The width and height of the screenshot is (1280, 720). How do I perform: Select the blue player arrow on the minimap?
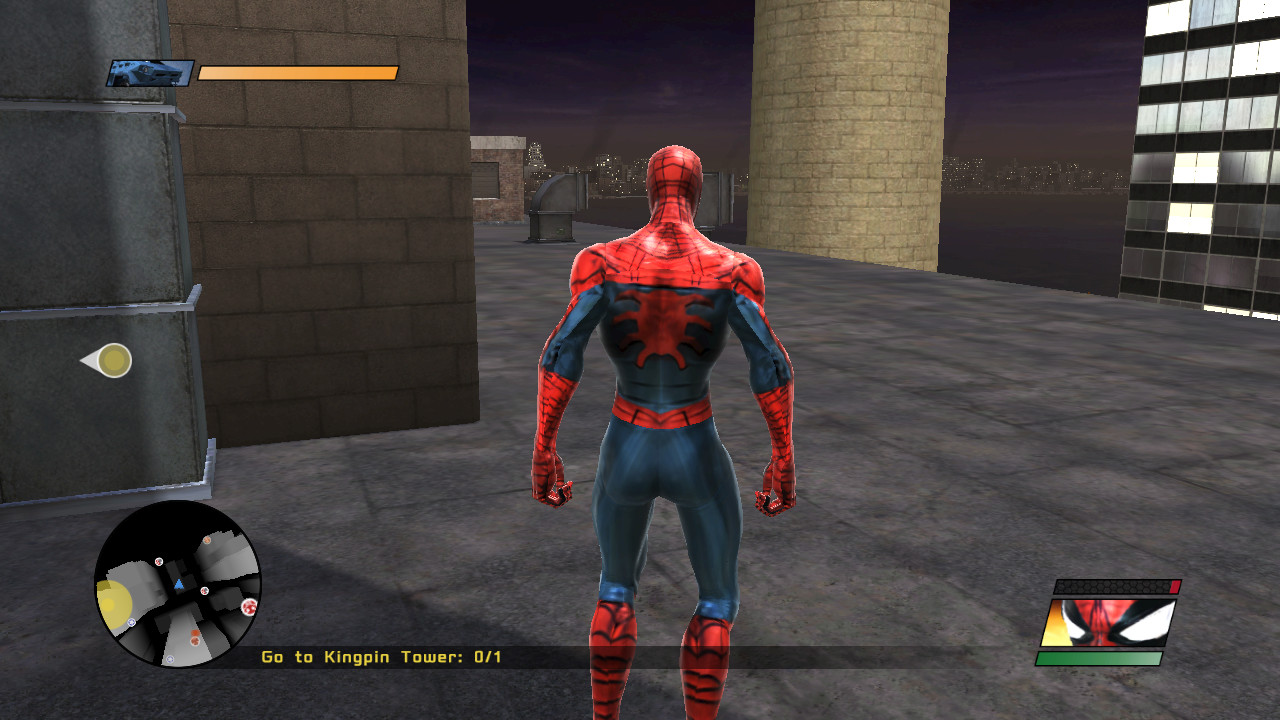click(179, 584)
